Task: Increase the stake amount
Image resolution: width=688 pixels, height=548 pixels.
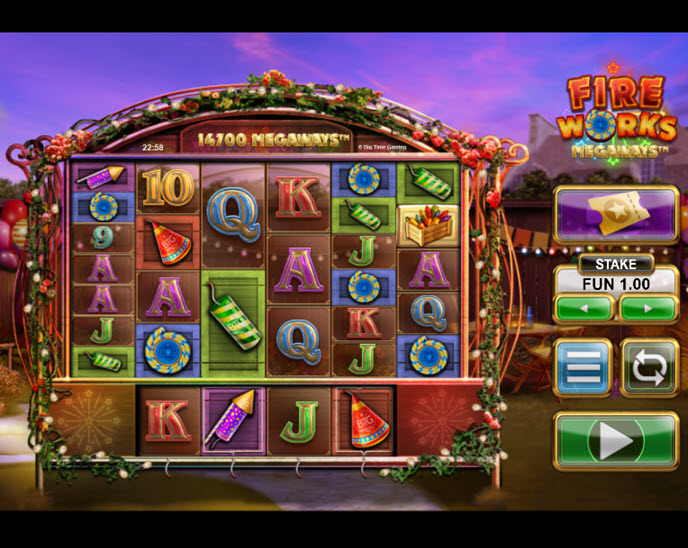Action: point(648,308)
